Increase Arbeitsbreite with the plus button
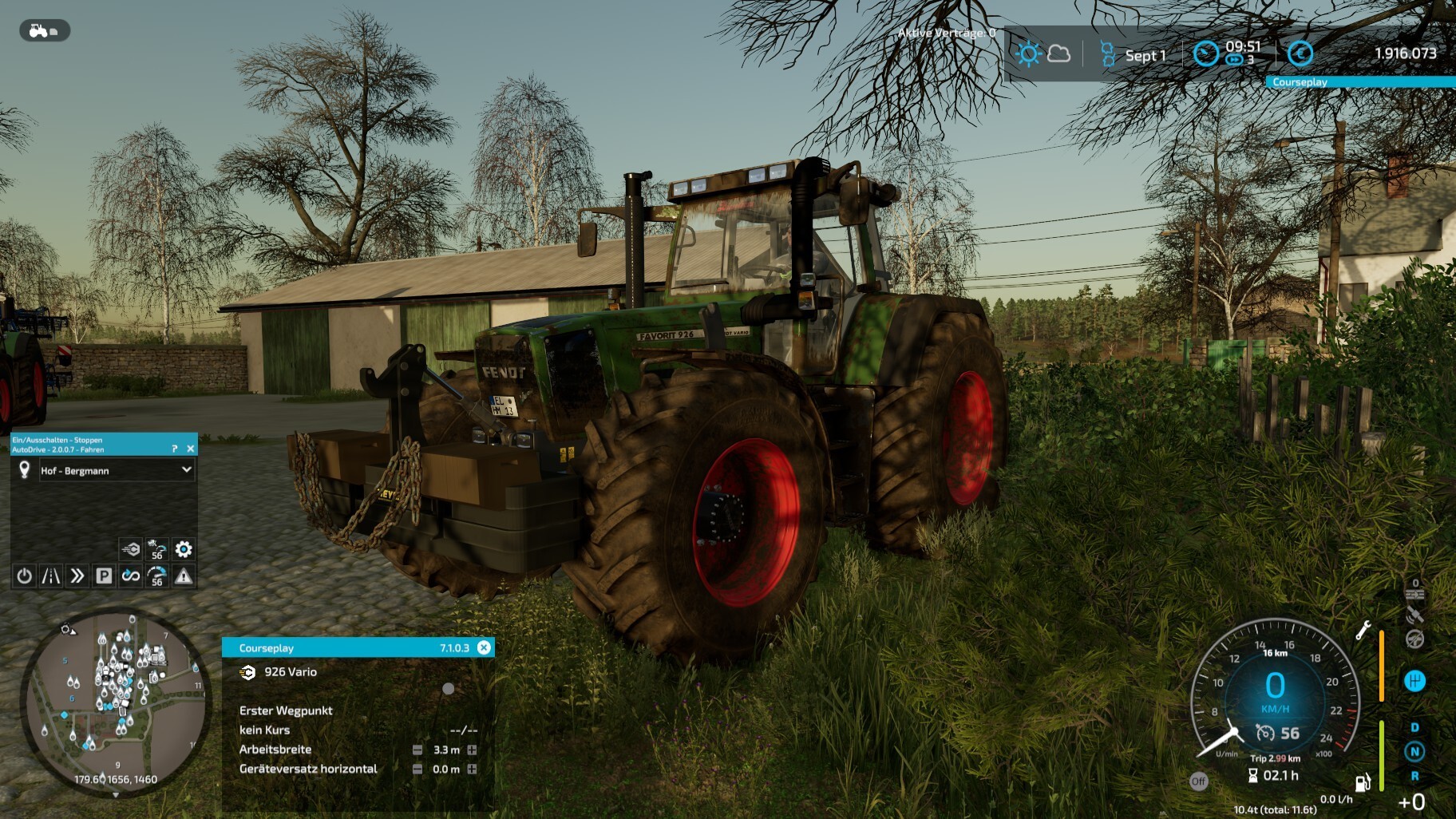The height and width of the screenshot is (819, 1456). point(472,750)
